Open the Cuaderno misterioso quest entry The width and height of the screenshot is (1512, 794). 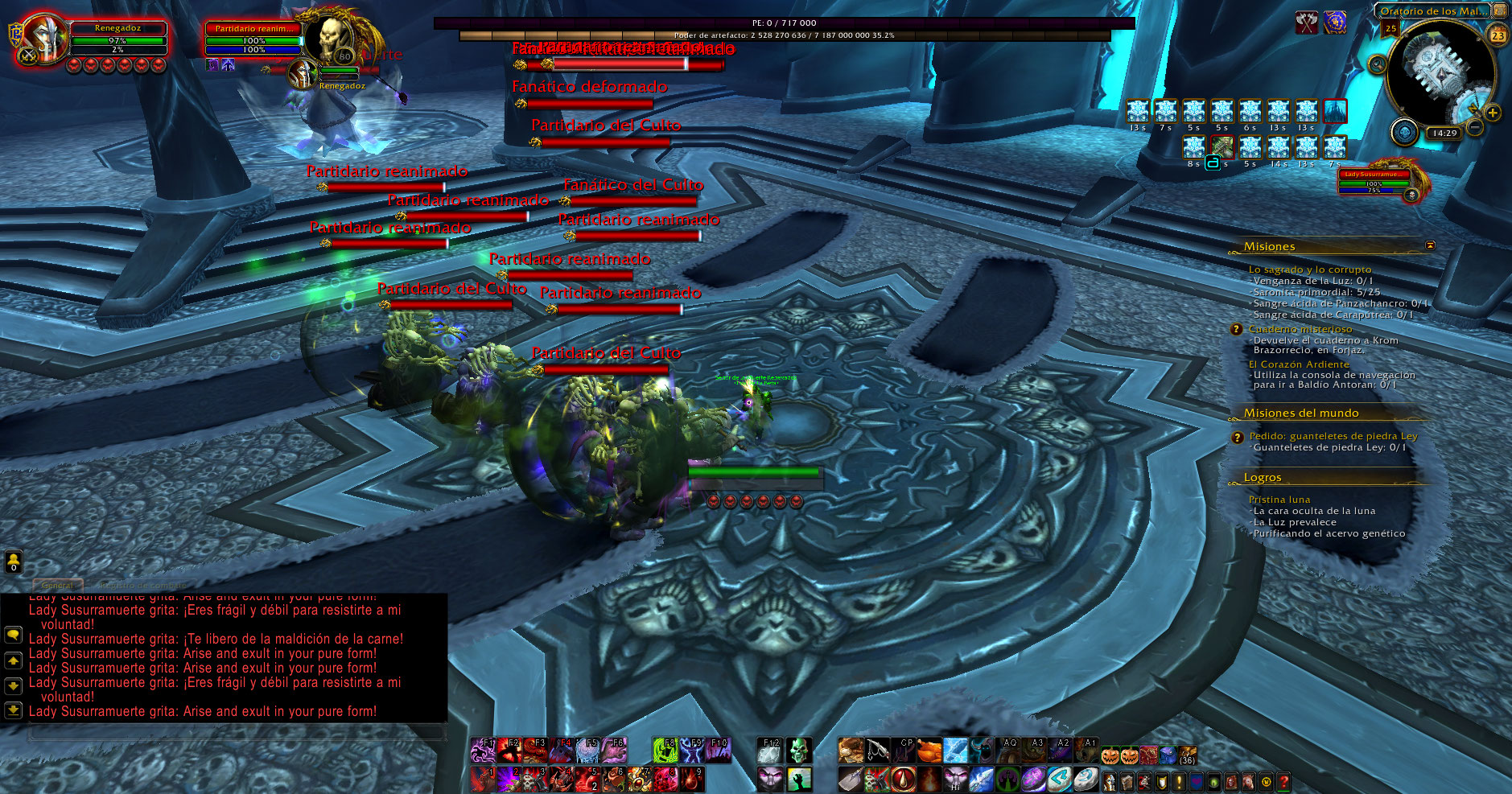[x=1300, y=329]
